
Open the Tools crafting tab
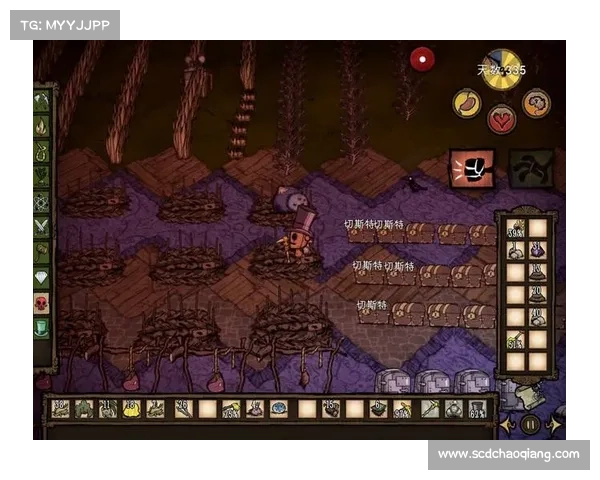pyautogui.click(x=42, y=101)
